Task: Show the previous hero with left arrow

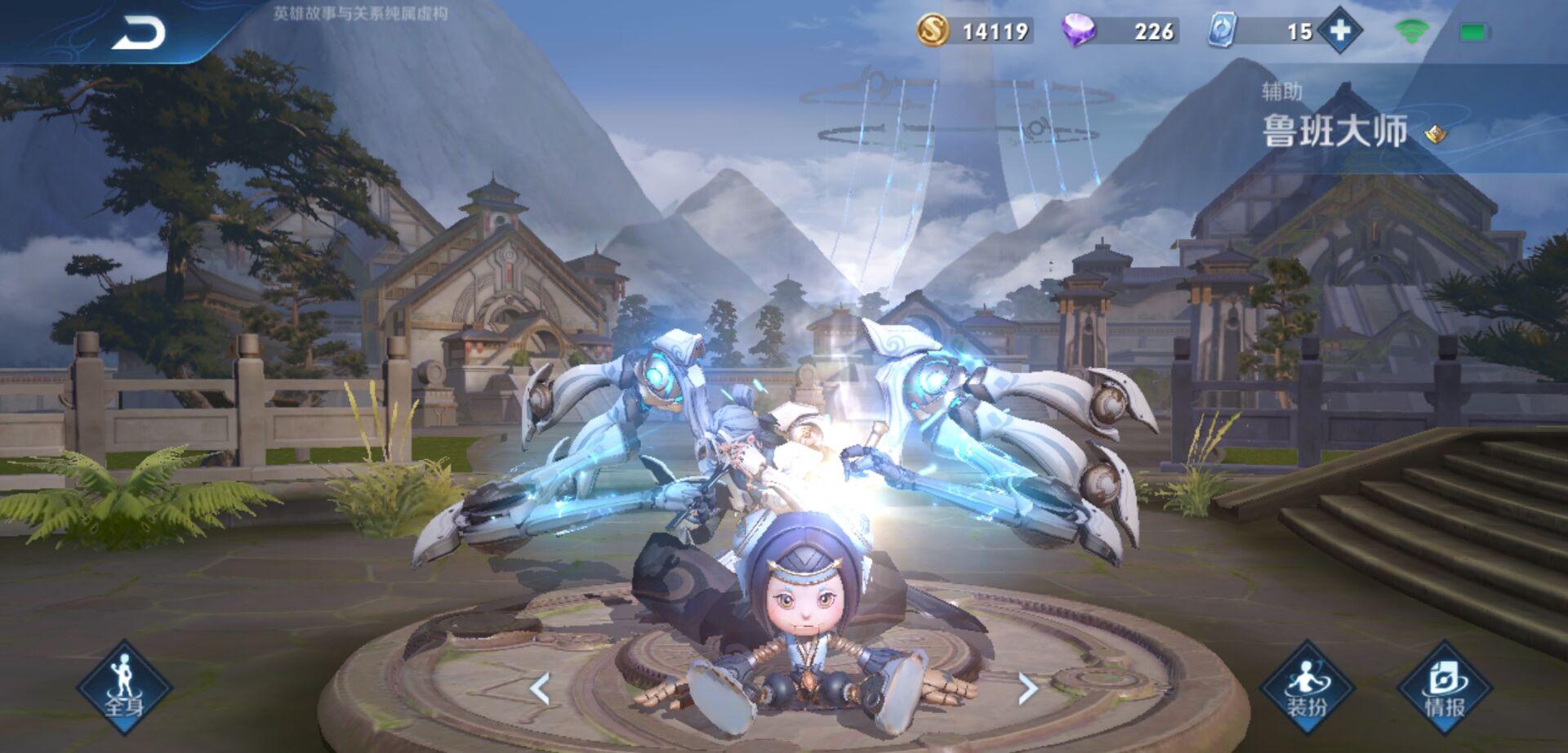Action: pos(540,689)
